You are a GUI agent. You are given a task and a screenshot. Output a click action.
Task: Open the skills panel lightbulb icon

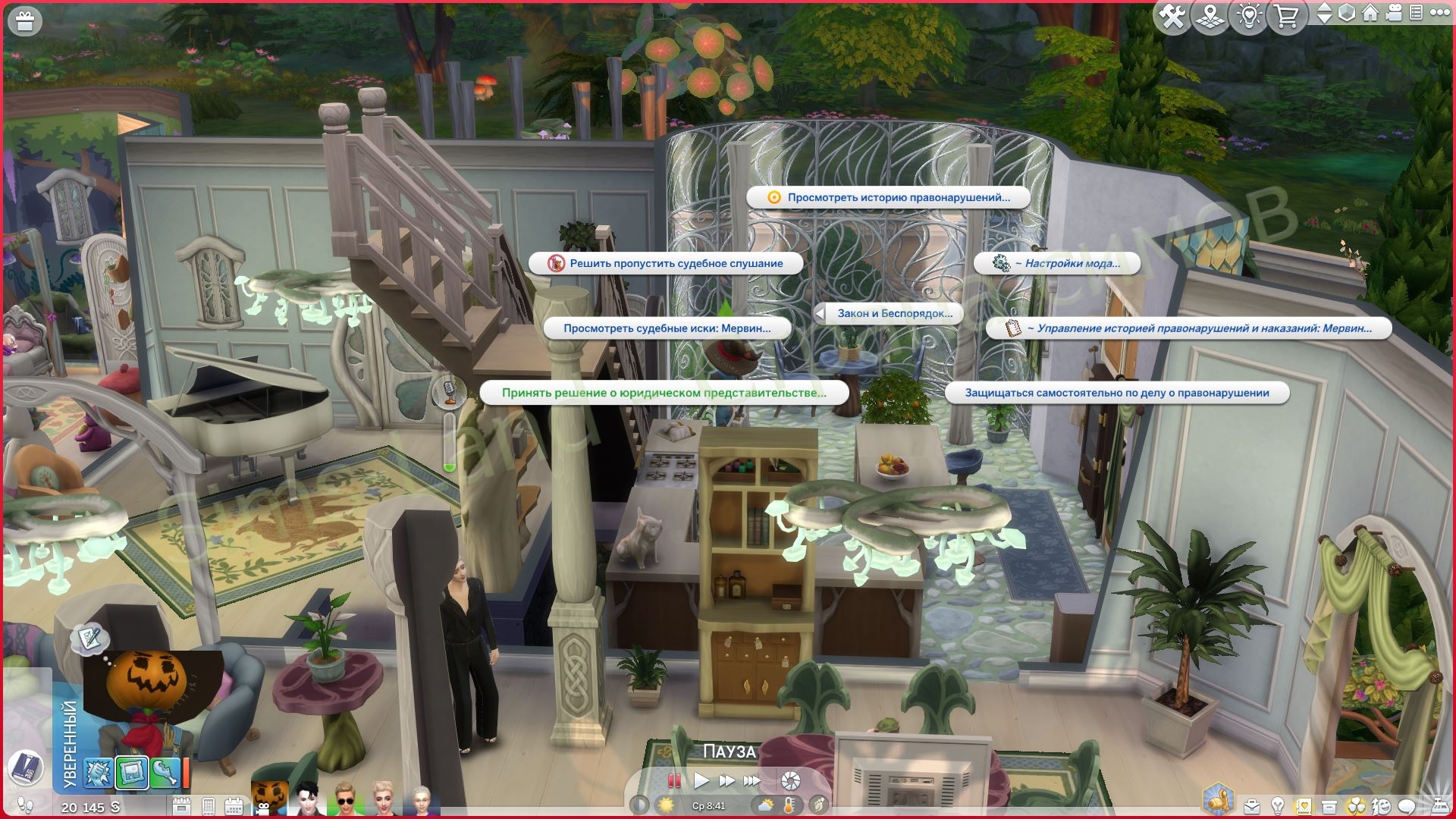coord(1277,805)
